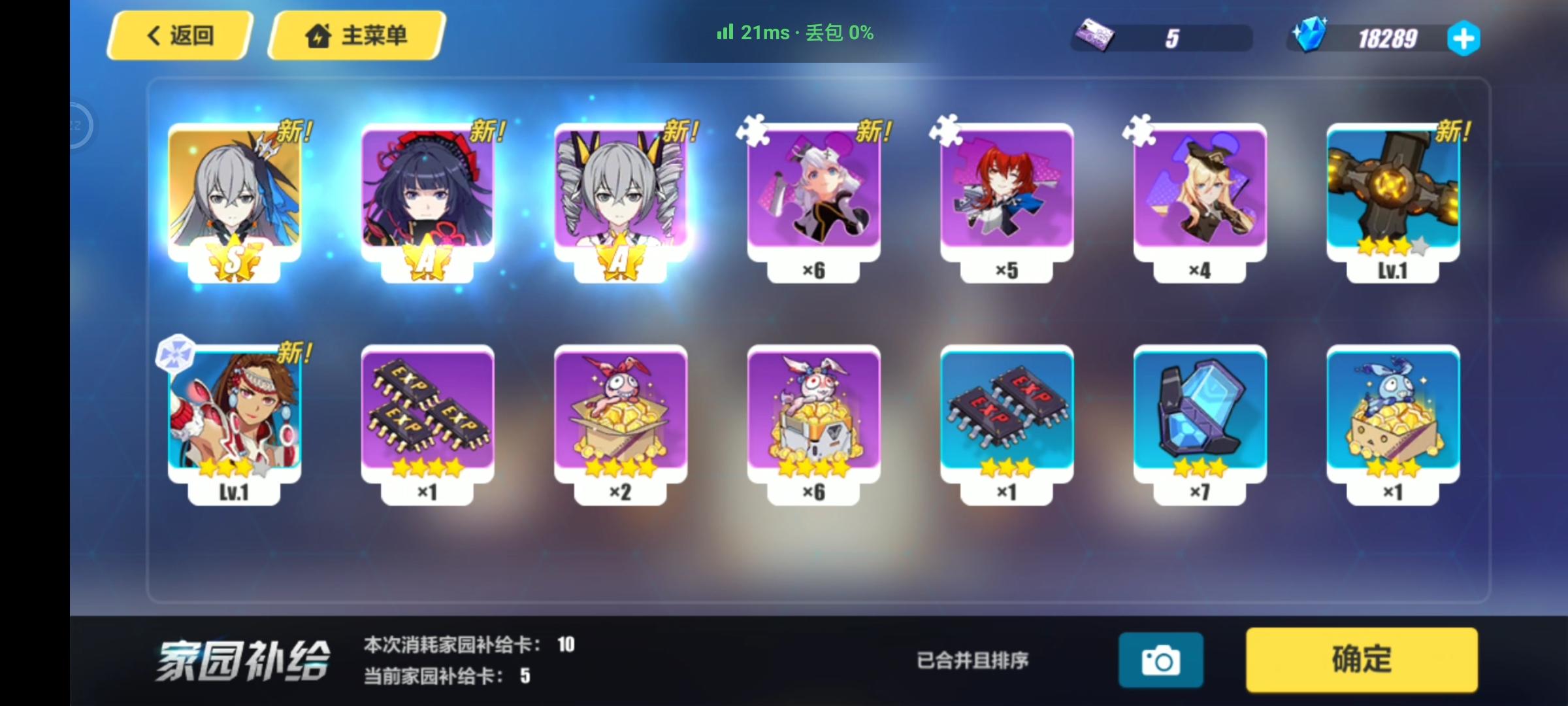
Task: Click the home icon on 主菜单 button
Action: coord(317,37)
